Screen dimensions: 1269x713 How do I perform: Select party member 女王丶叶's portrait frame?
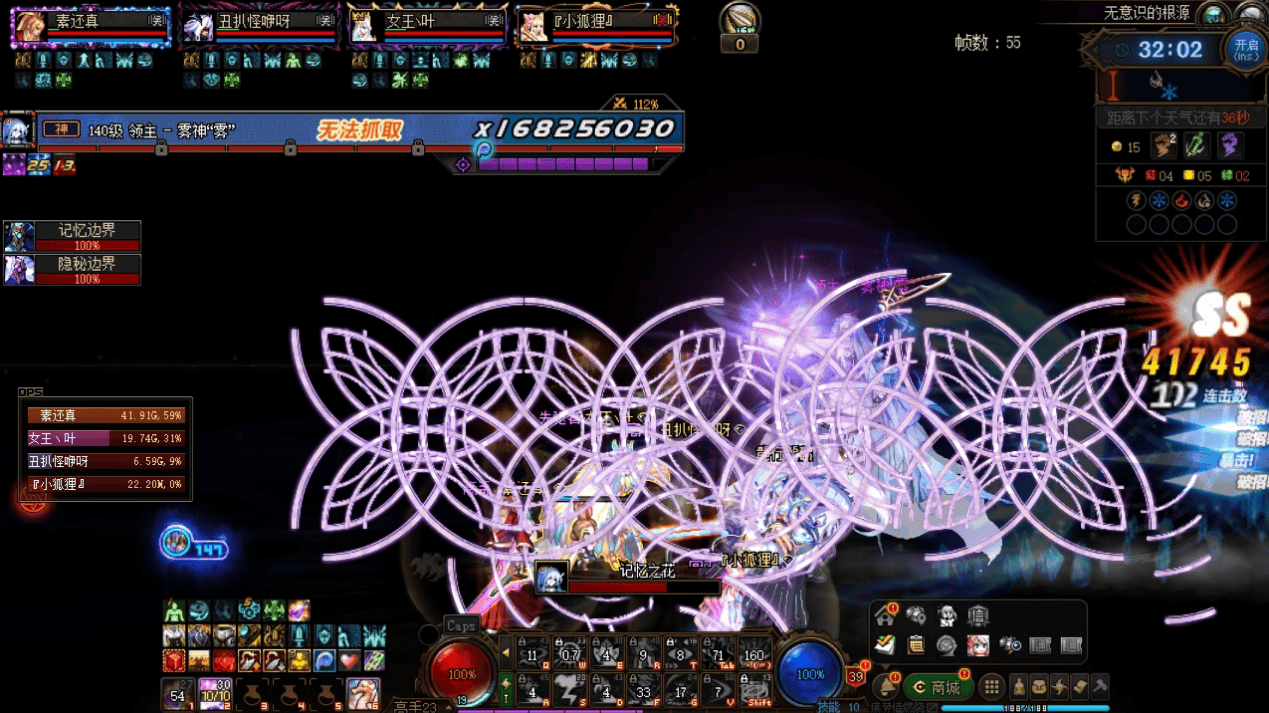(x=426, y=27)
